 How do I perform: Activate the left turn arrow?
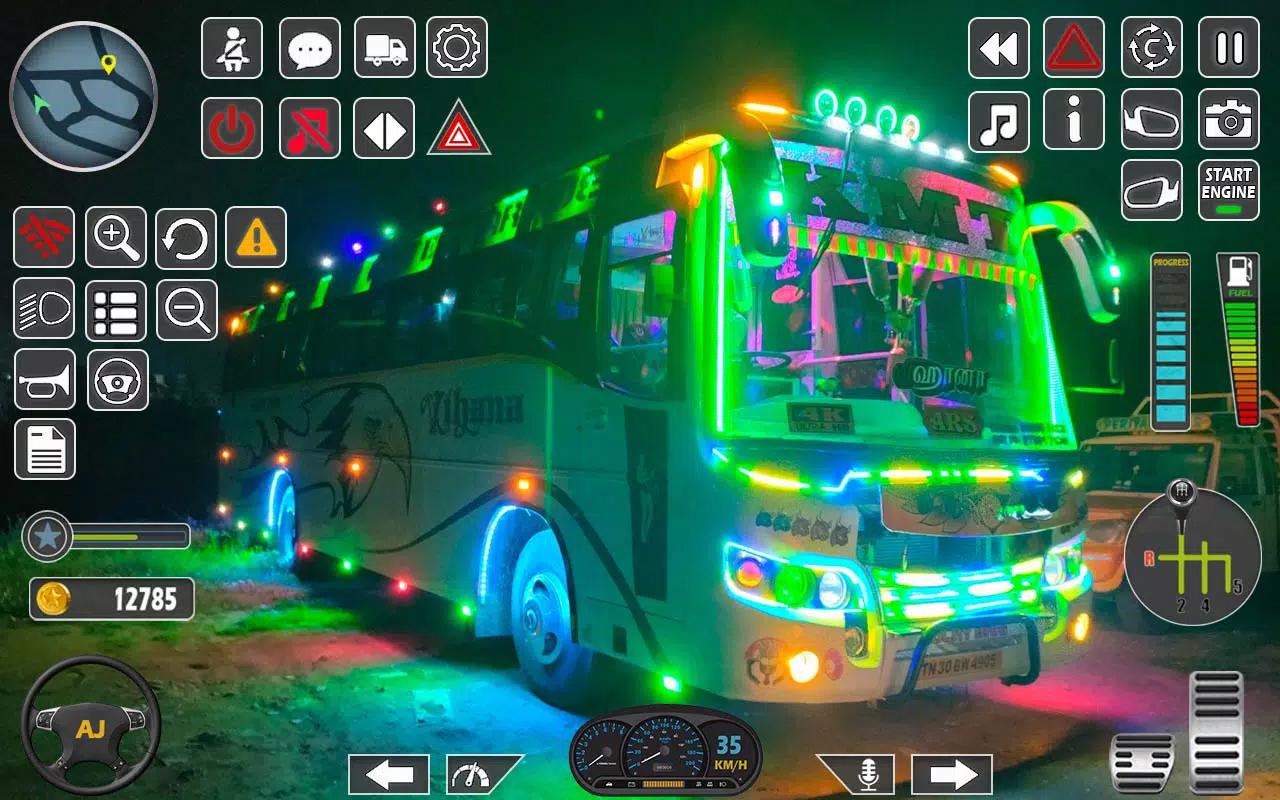(x=389, y=775)
